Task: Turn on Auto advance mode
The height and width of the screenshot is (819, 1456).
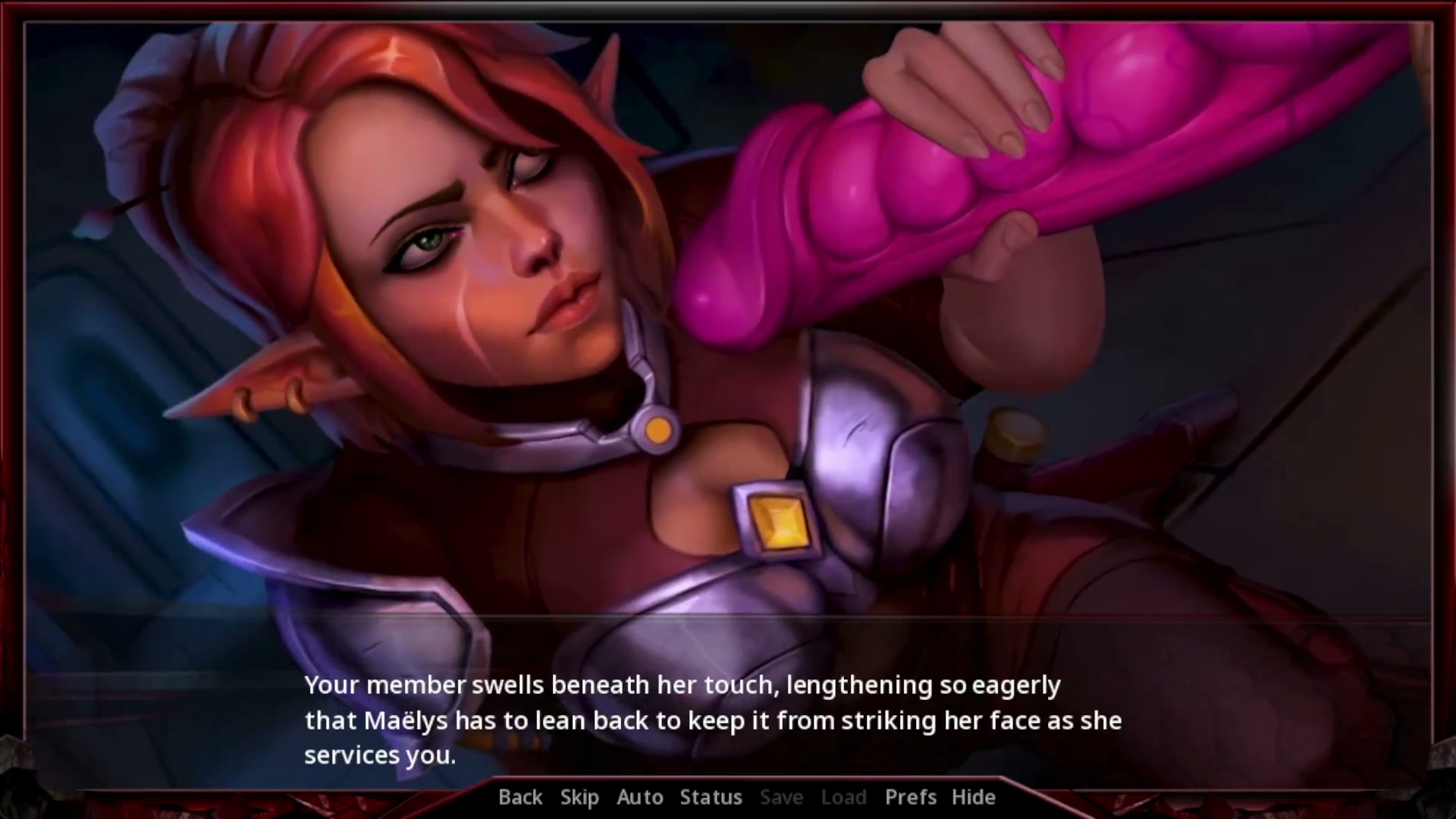Action: [640, 797]
